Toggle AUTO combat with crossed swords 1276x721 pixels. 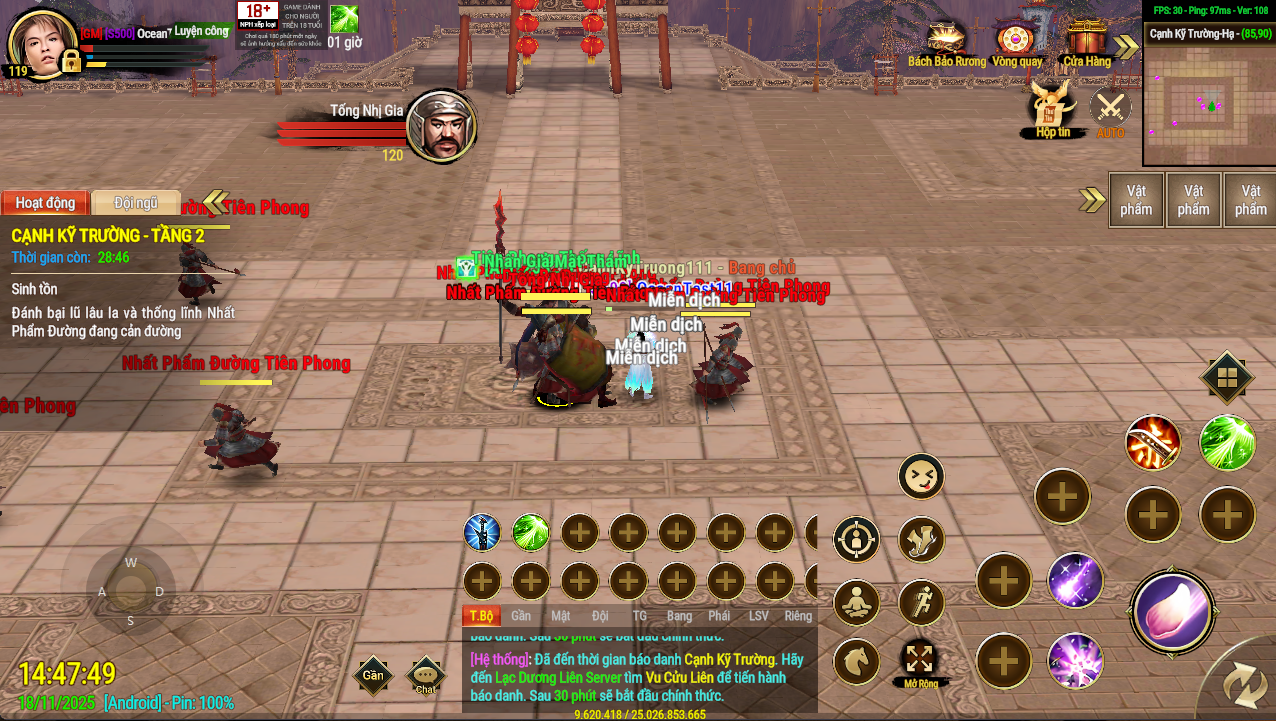(x=1110, y=108)
